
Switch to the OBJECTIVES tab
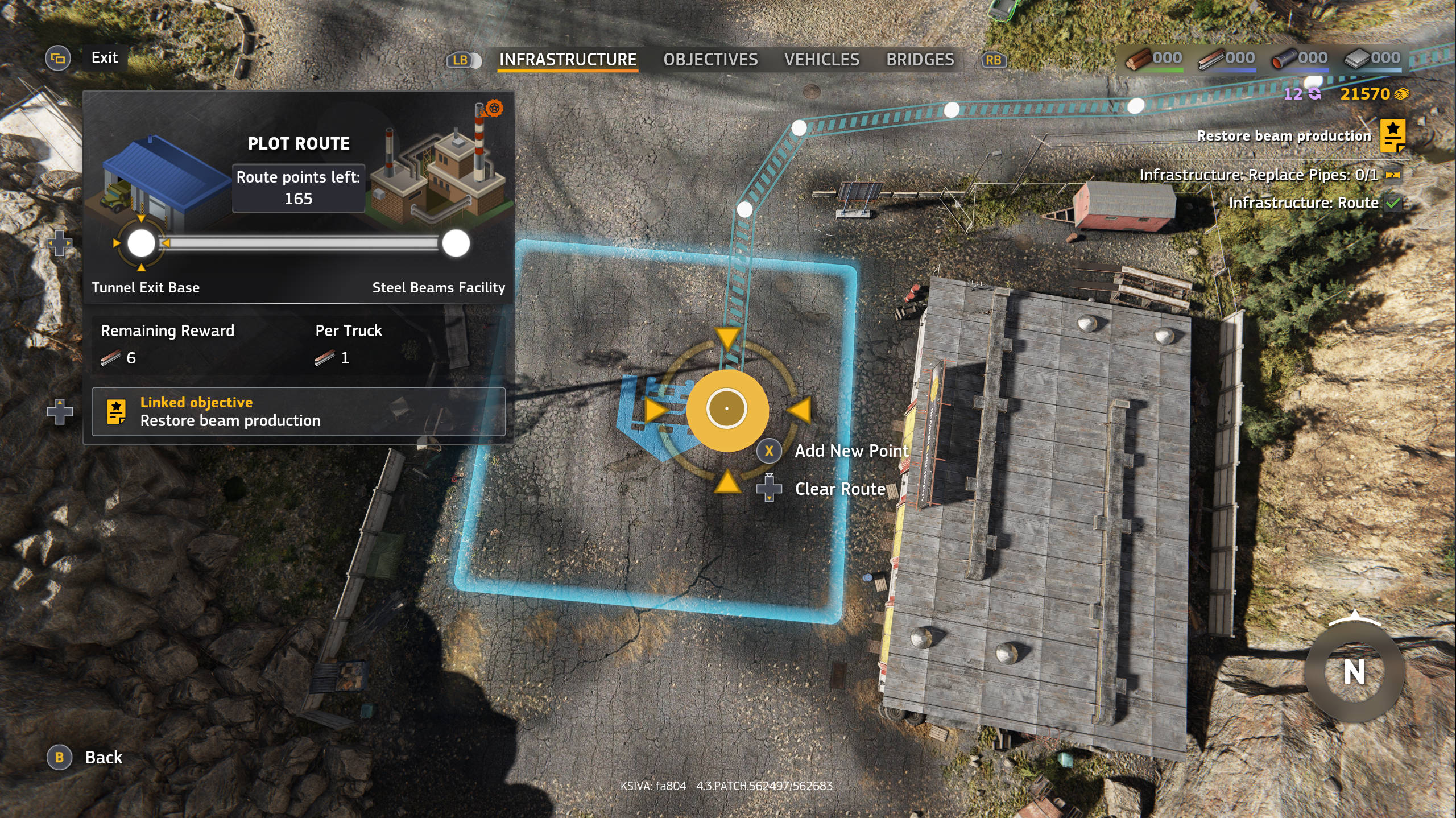pos(712,59)
